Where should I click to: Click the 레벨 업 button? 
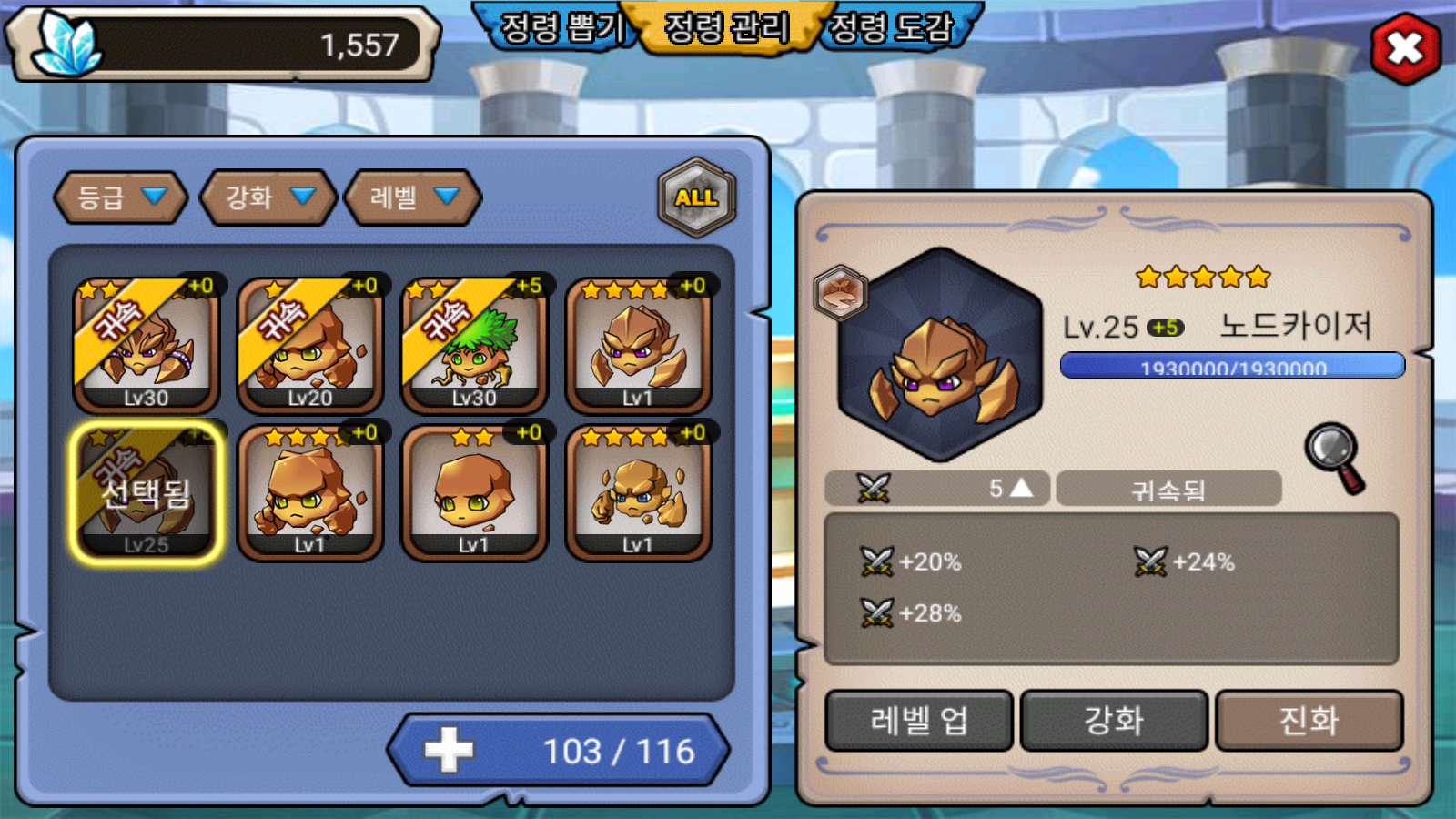click(x=919, y=721)
